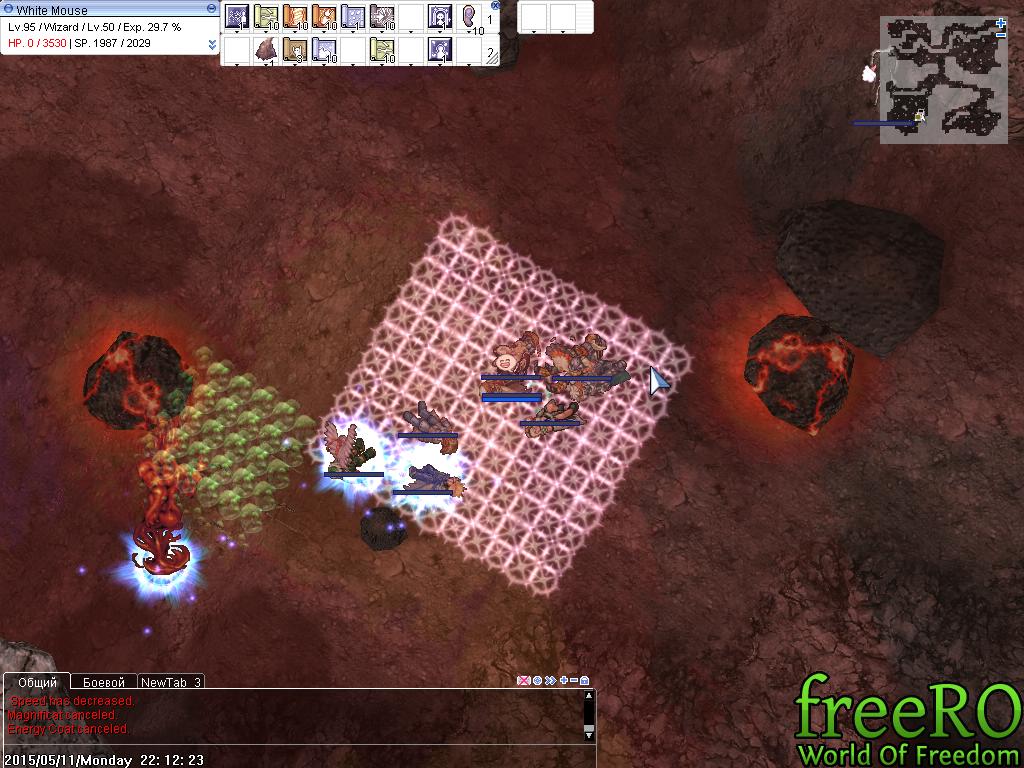This screenshot has width=1024, height=768.
Task: Zoom out the minimap with the minus button
Action: pyautogui.click(x=1001, y=35)
